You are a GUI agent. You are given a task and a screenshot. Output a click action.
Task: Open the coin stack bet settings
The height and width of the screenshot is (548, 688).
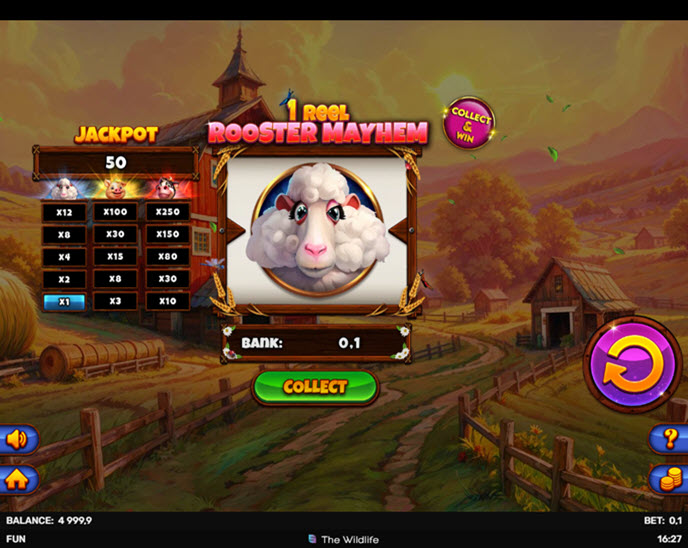pyautogui.click(x=670, y=478)
